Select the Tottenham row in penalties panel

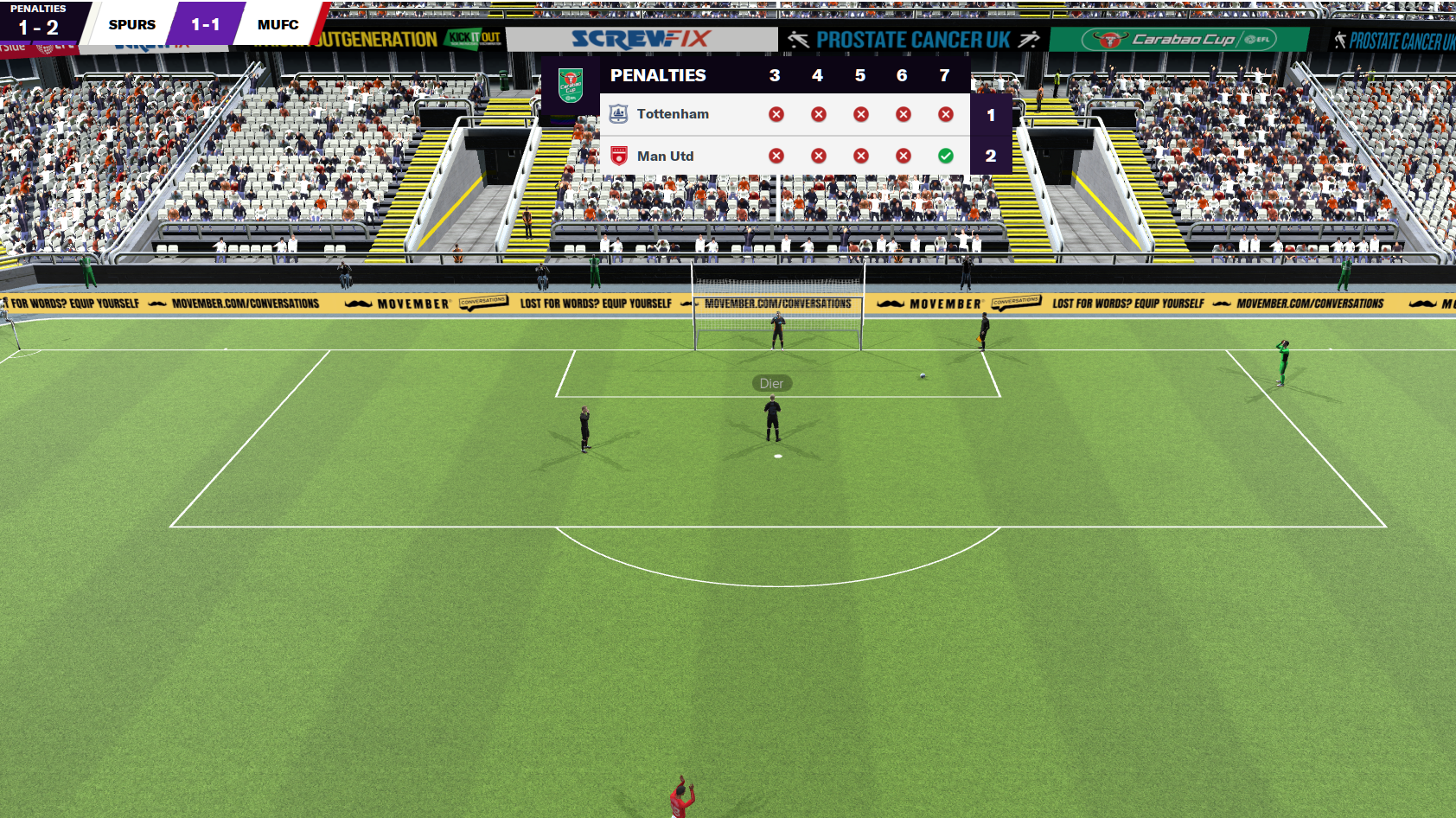[673, 114]
